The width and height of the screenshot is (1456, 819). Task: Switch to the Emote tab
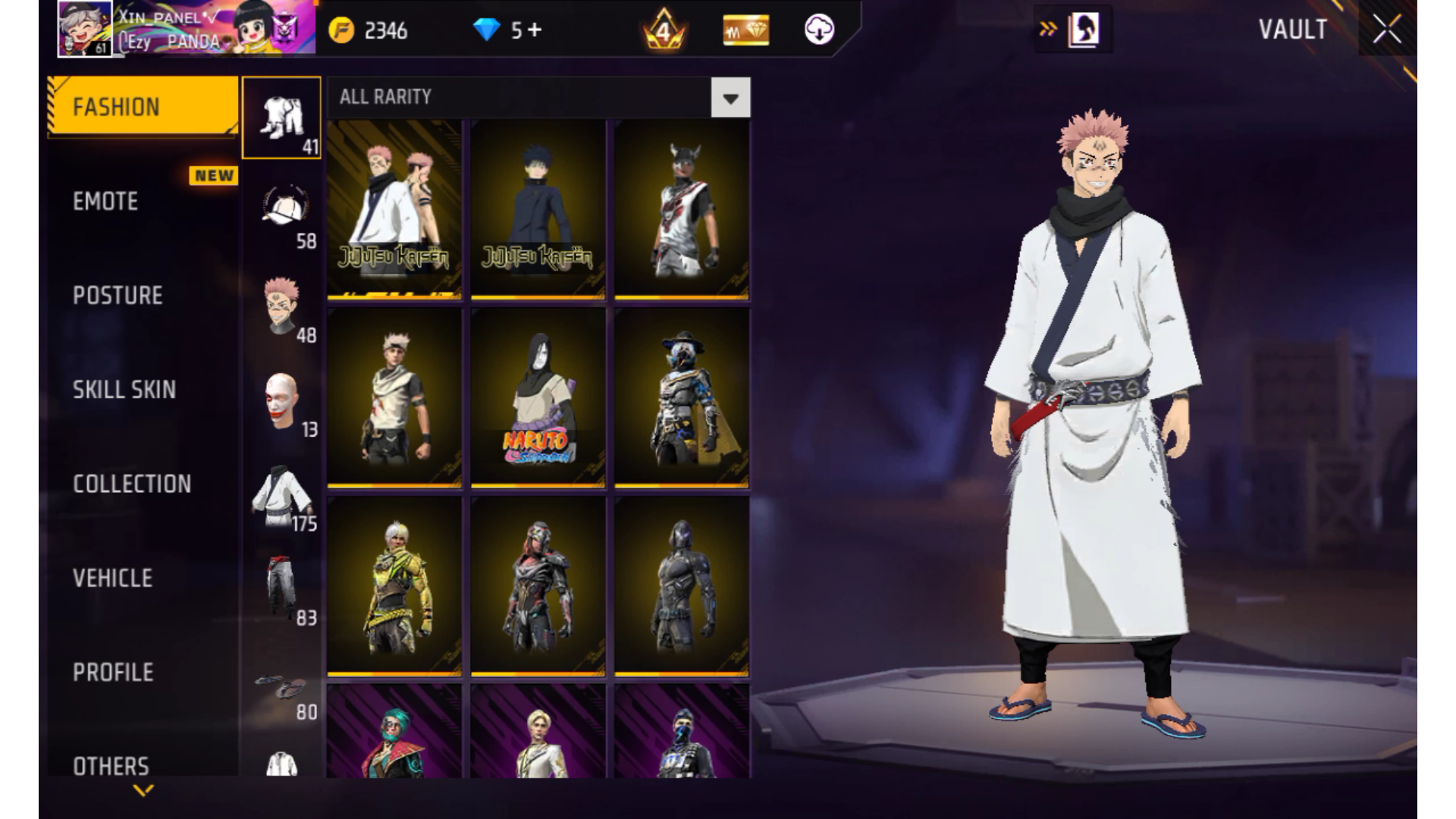106,201
